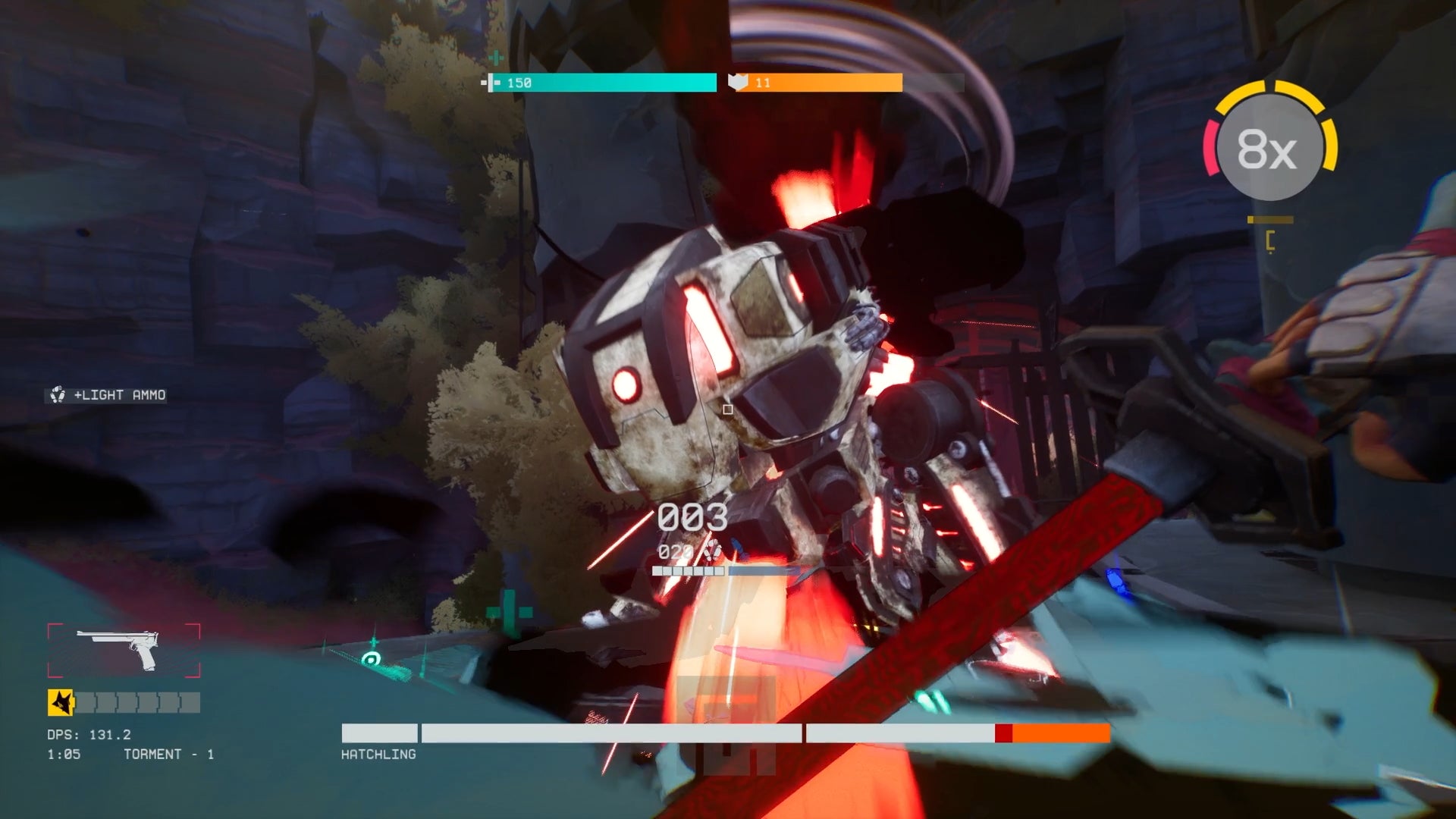The image size is (1456, 819).
Task: Select the equipped pistol weapon slot
Action: point(124,650)
